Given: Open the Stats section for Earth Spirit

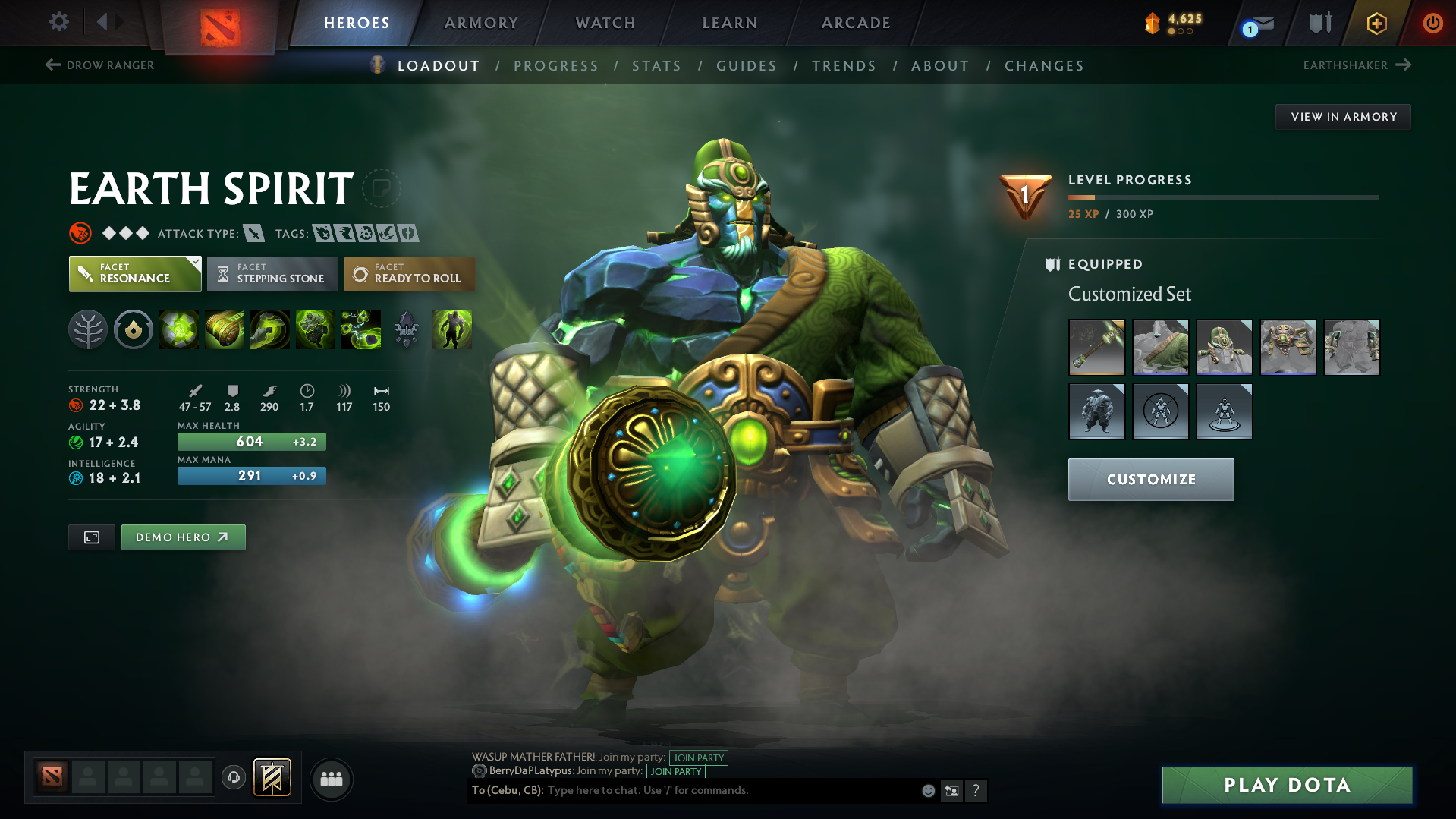Looking at the screenshot, I should pos(656,66).
